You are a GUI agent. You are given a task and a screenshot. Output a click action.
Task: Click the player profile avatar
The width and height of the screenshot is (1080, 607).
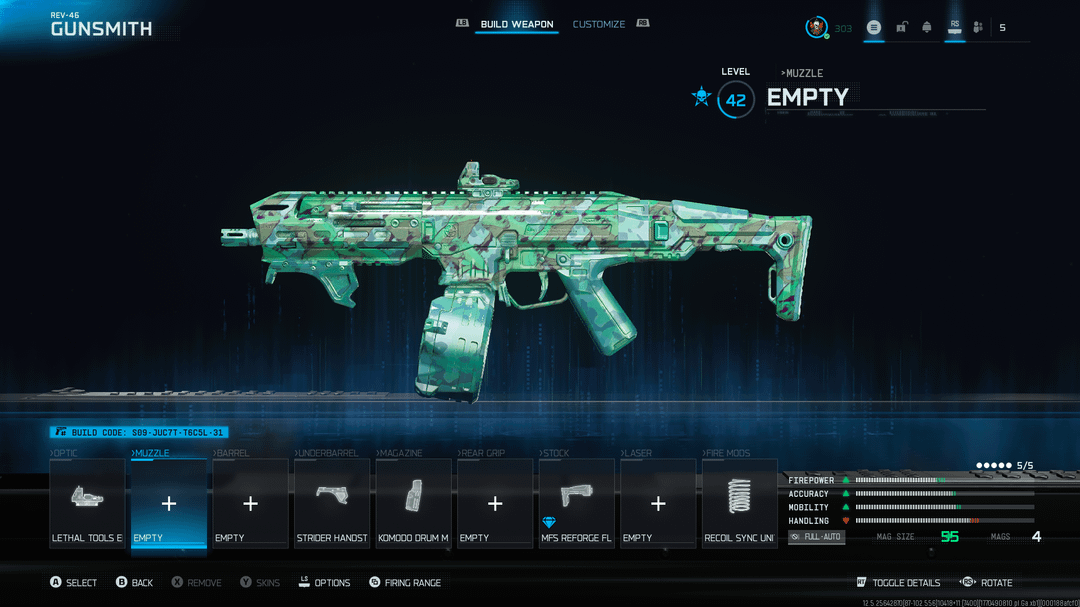[817, 27]
